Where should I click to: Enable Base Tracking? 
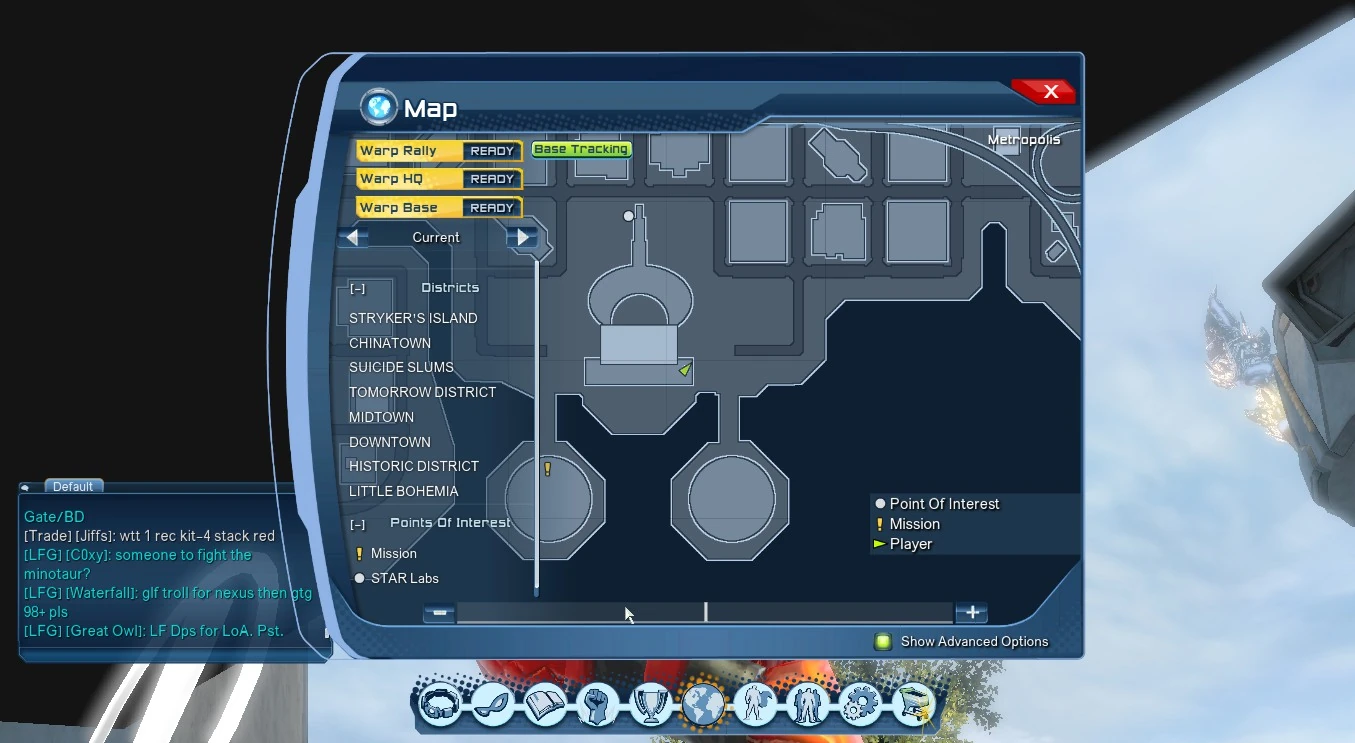[581, 148]
